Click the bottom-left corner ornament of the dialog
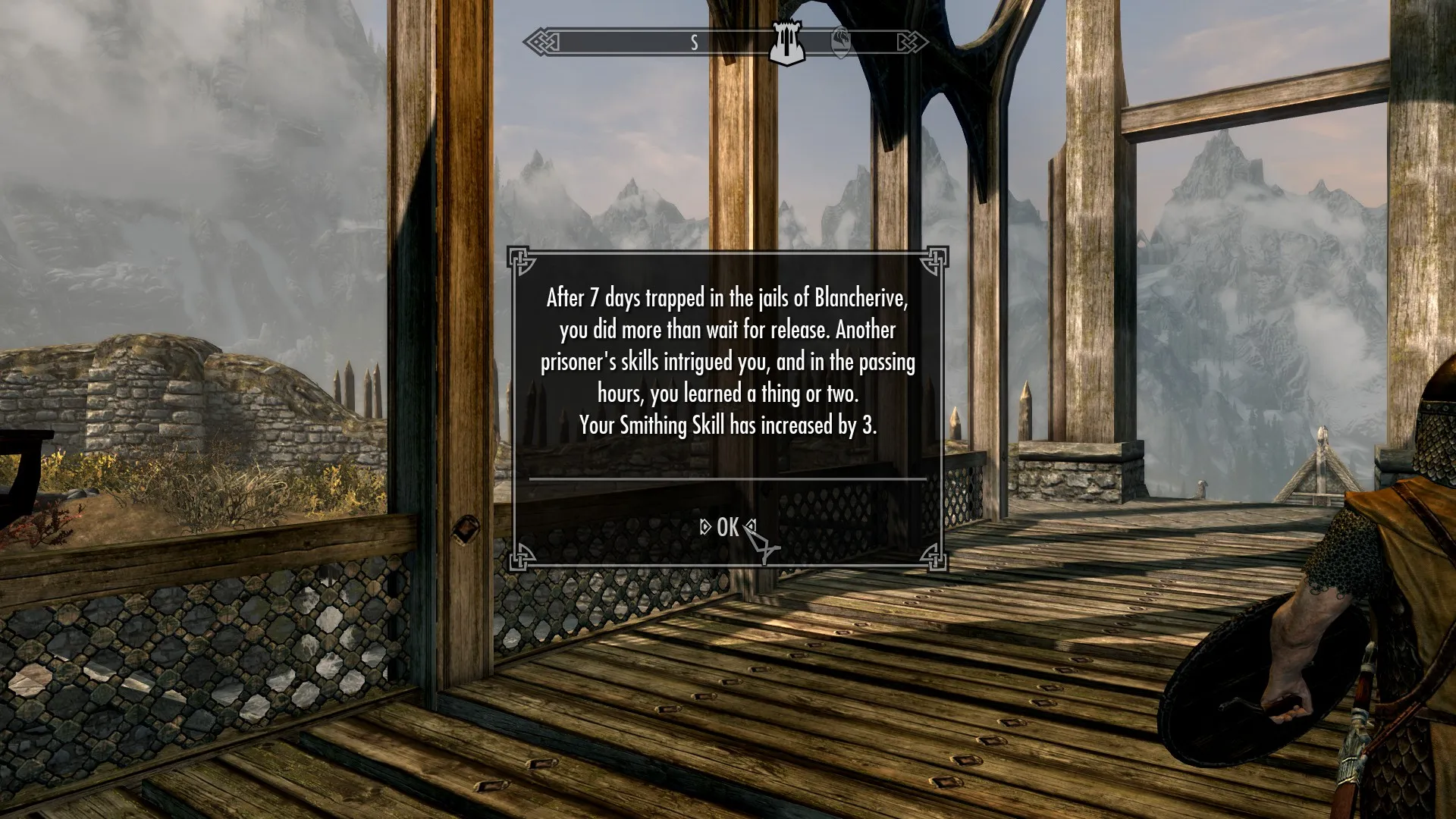The height and width of the screenshot is (819, 1456). [519, 563]
